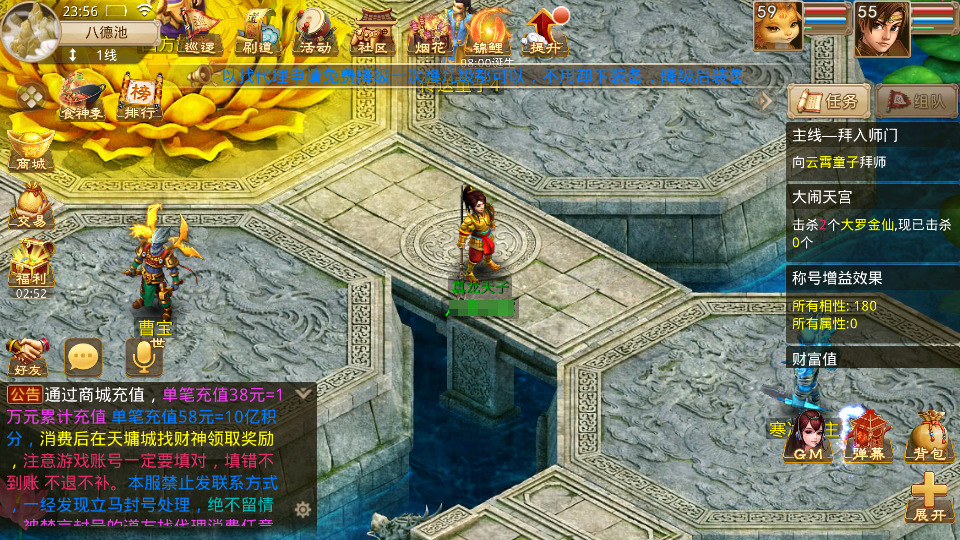Open the 商城 shop
Screen dimensions: 960x540
pos(30,150)
